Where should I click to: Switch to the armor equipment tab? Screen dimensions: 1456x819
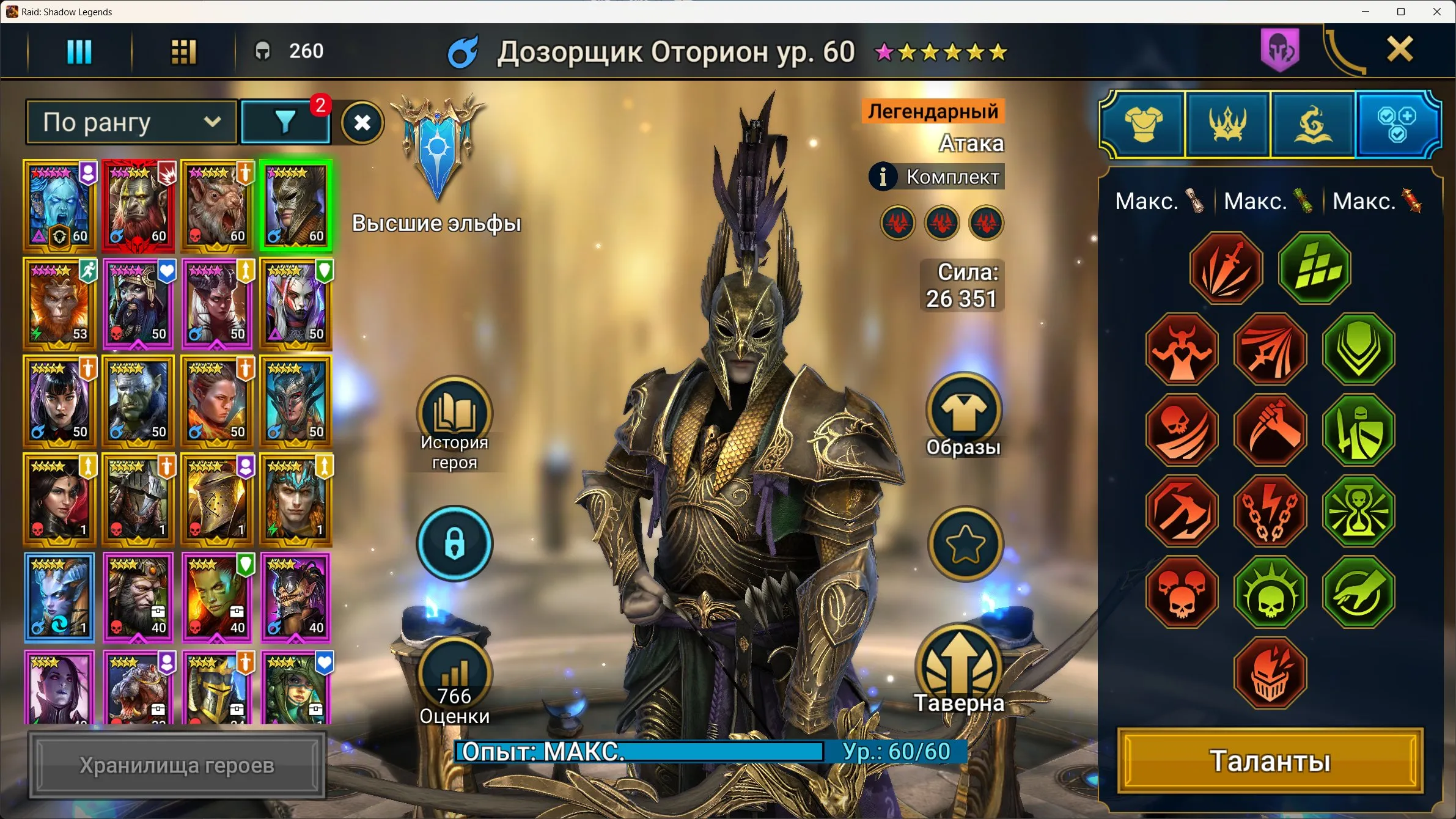click(x=1142, y=123)
